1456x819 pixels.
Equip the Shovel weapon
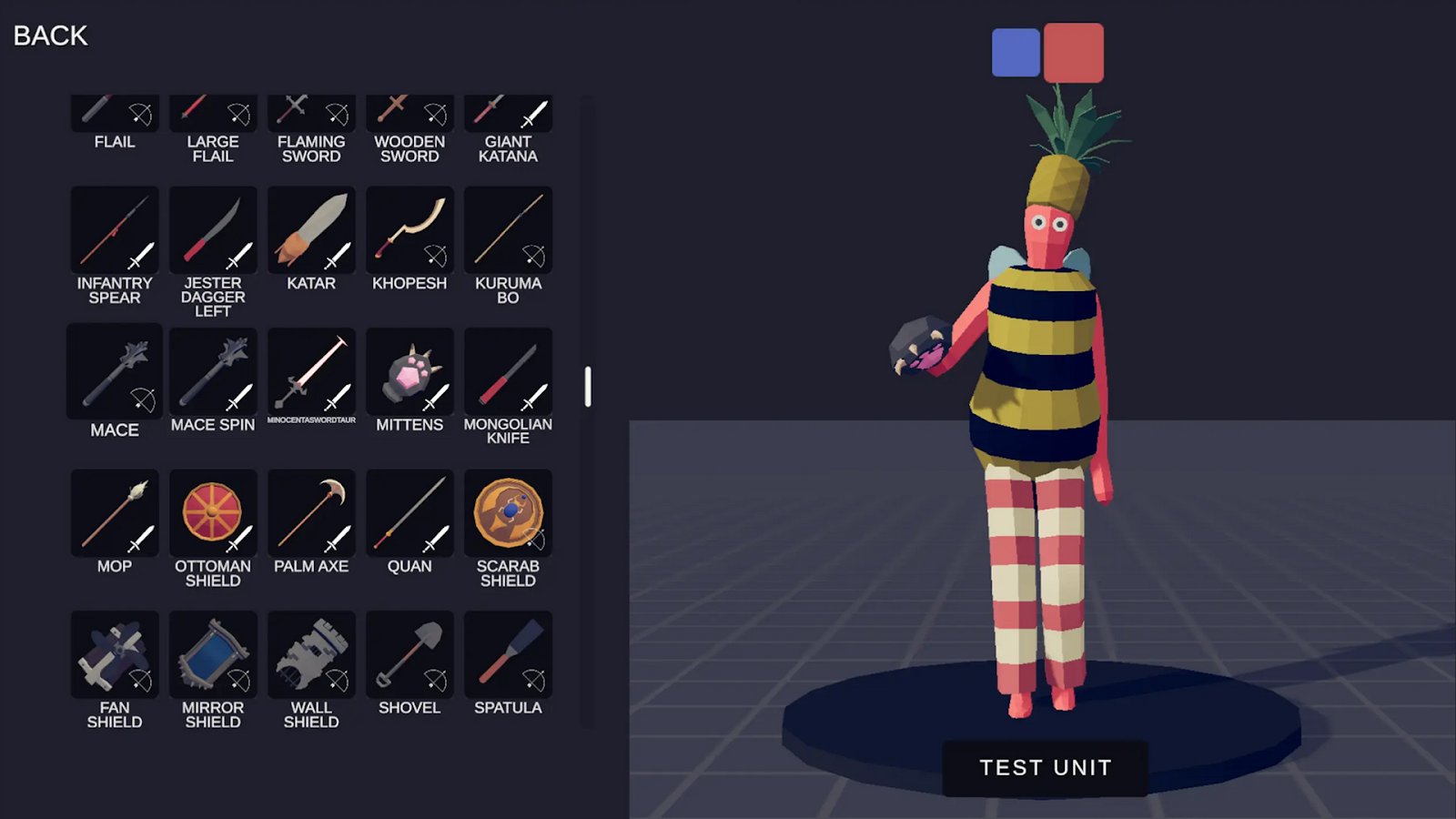pos(409,653)
